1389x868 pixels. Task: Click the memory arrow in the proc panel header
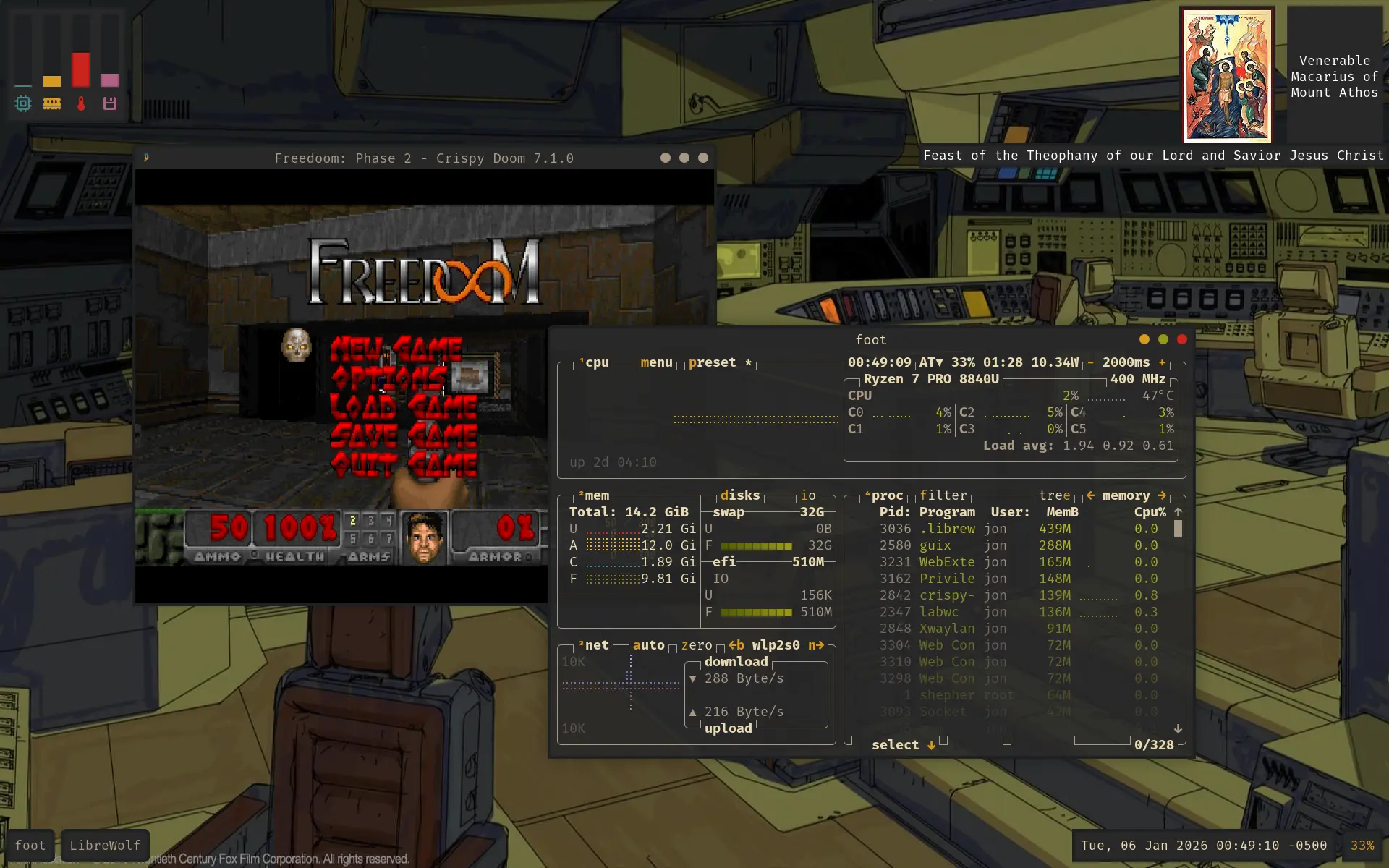[1162, 495]
